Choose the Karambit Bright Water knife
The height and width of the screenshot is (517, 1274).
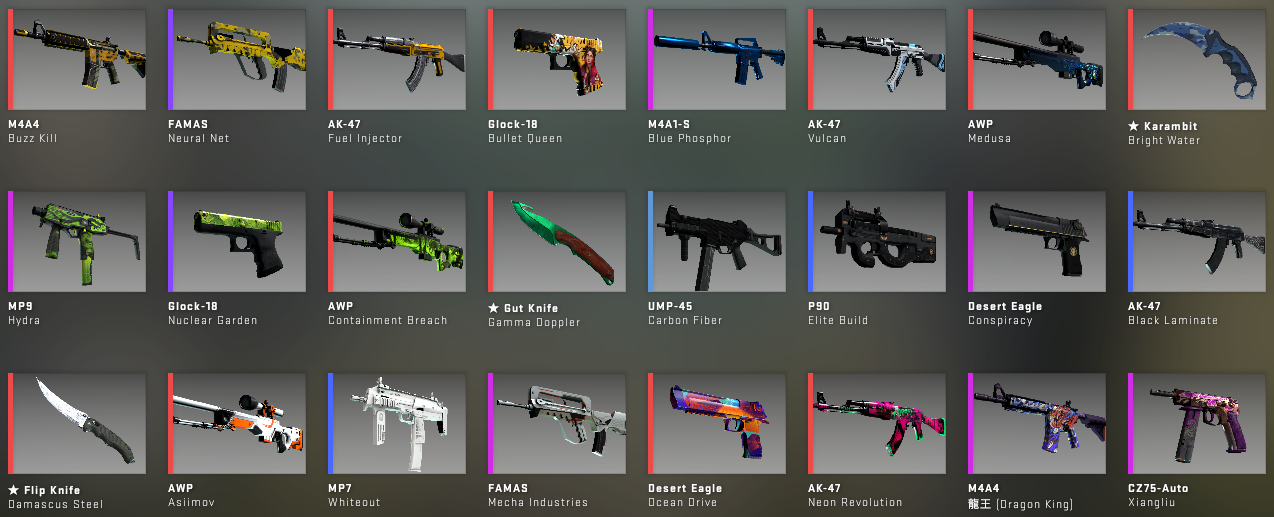[1197, 60]
